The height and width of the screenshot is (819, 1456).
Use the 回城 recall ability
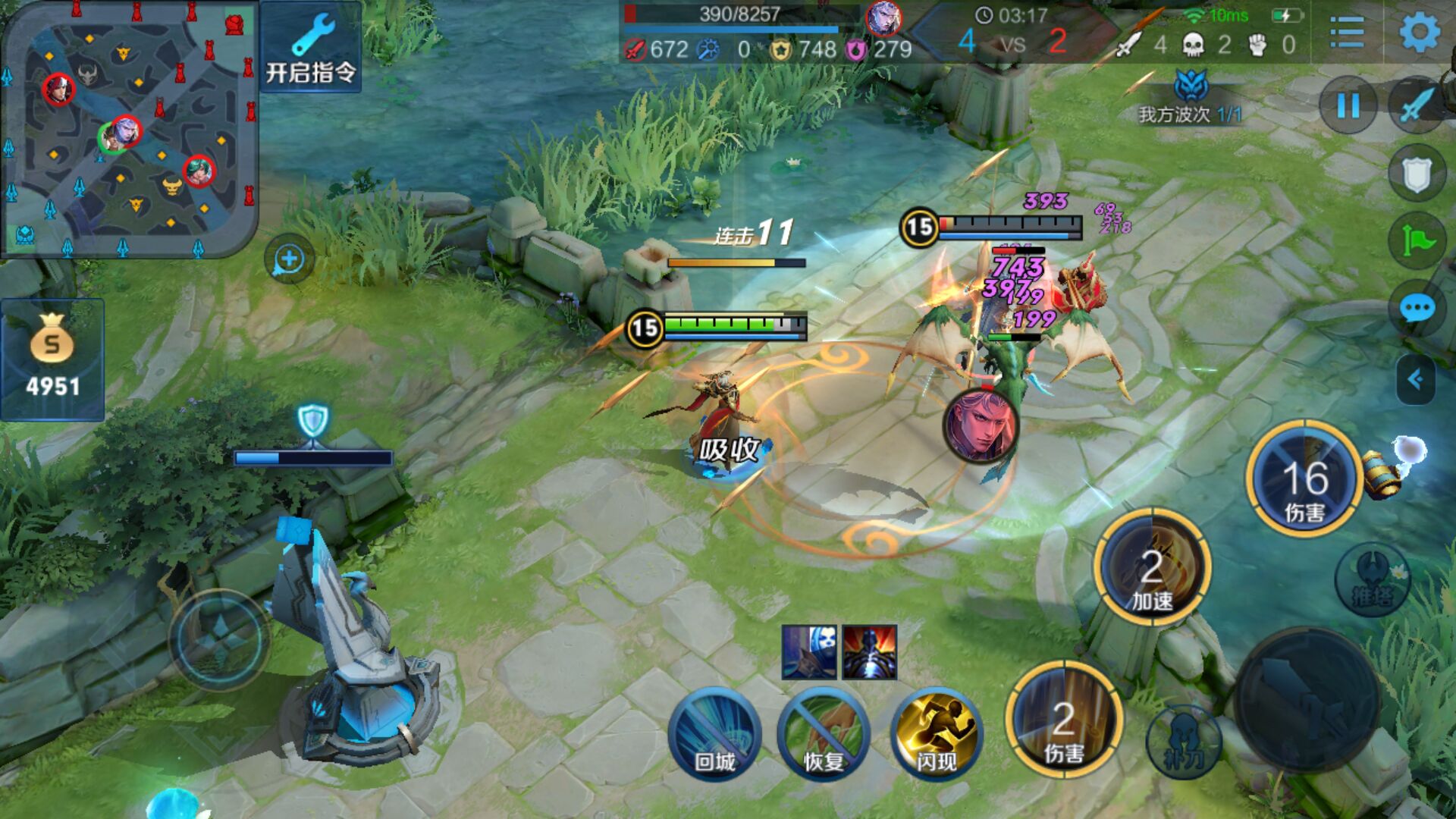coord(714,733)
